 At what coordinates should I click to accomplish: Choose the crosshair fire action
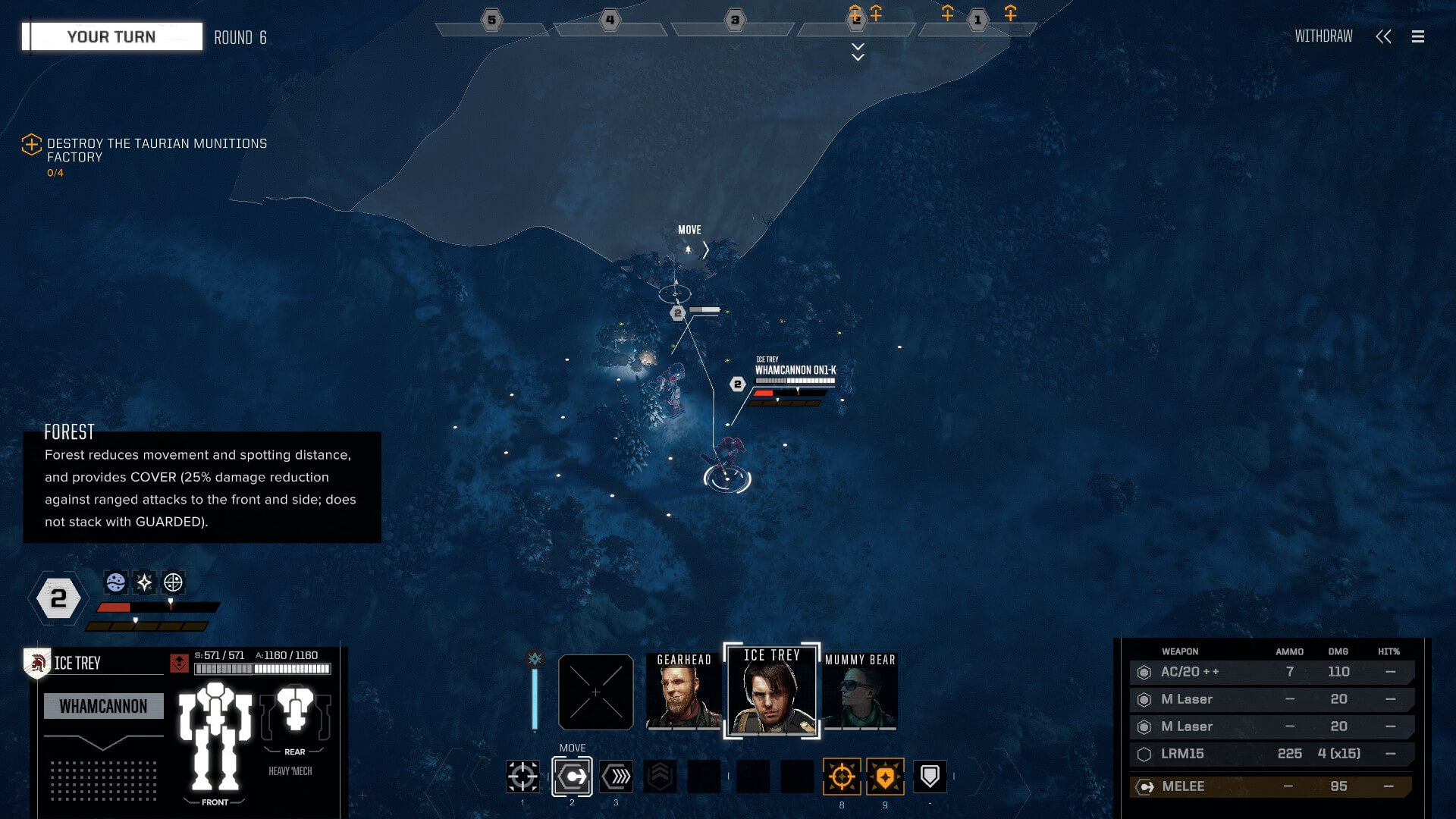click(x=522, y=777)
